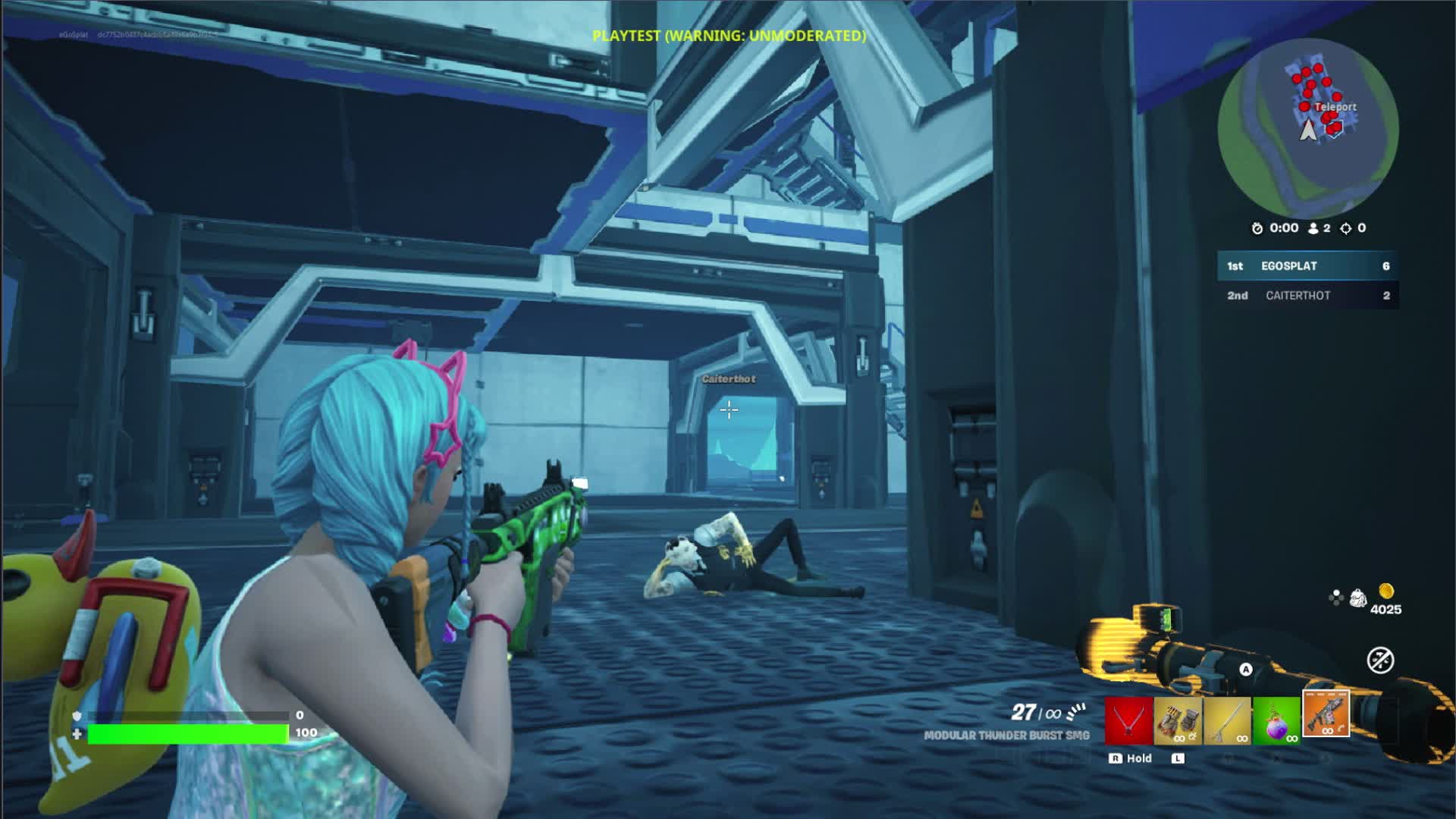Select the red twin-blades hotbar slot
This screenshot has width=1456, height=819.
pyautogui.click(x=1128, y=720)
